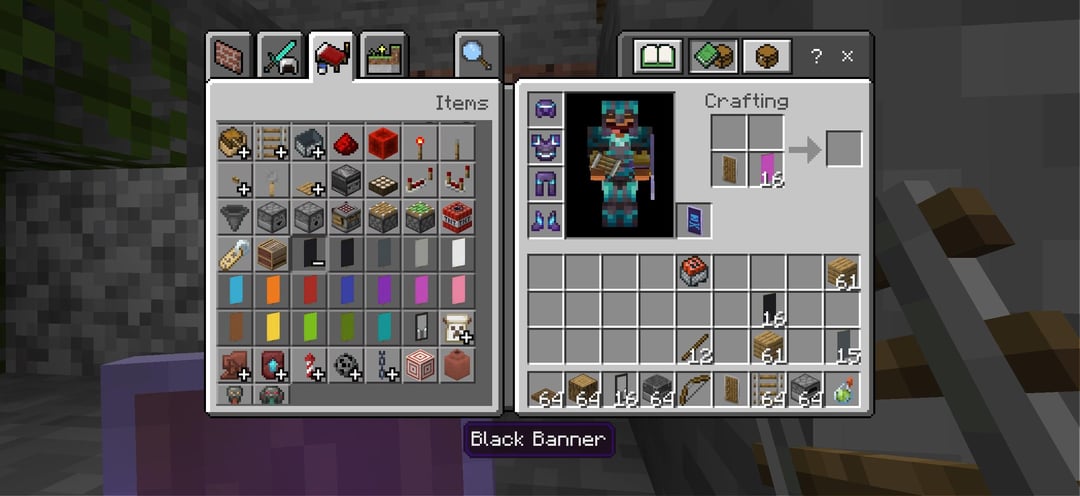Switch to the Construction tab with brick icon

click(230, 56)
